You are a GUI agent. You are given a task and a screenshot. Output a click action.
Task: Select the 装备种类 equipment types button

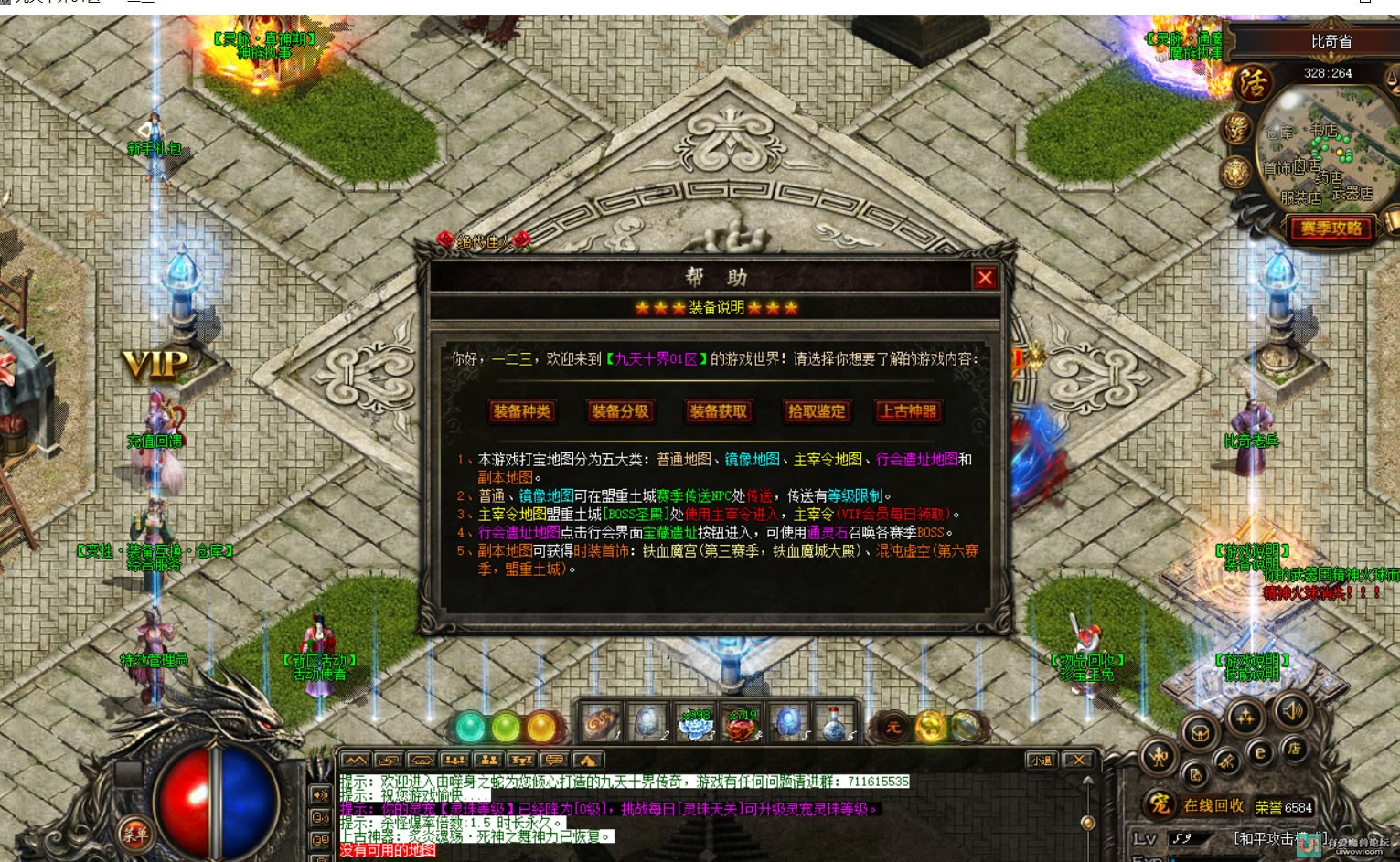521,411
